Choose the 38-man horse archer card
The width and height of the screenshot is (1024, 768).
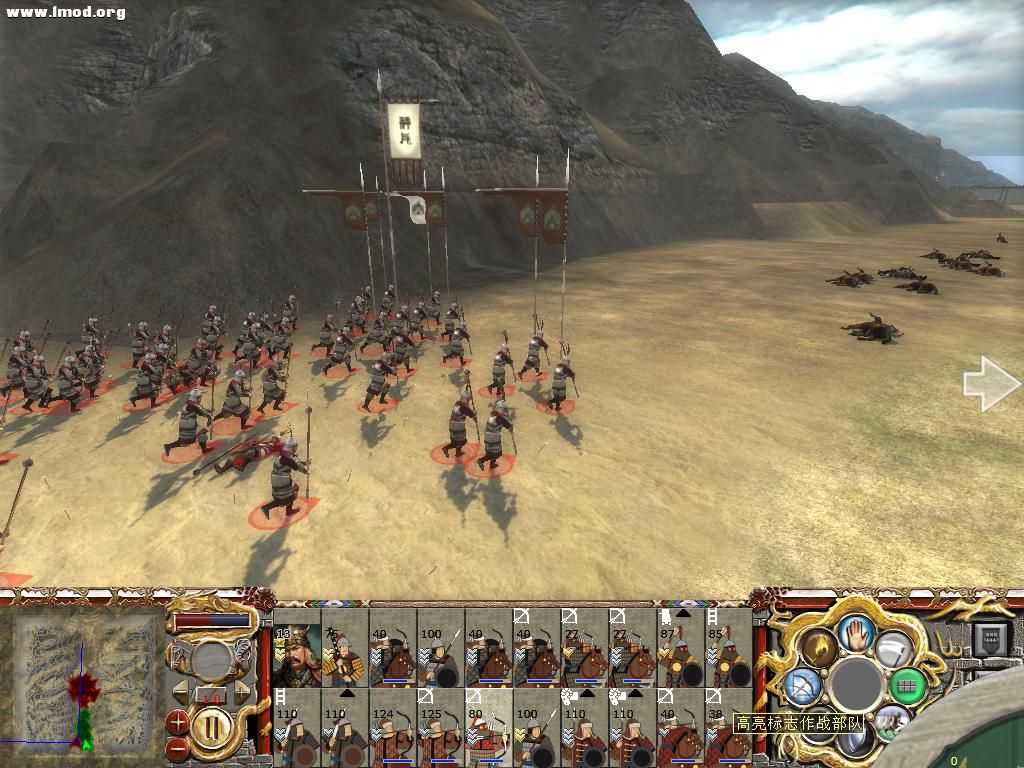[x=729, y=727]
